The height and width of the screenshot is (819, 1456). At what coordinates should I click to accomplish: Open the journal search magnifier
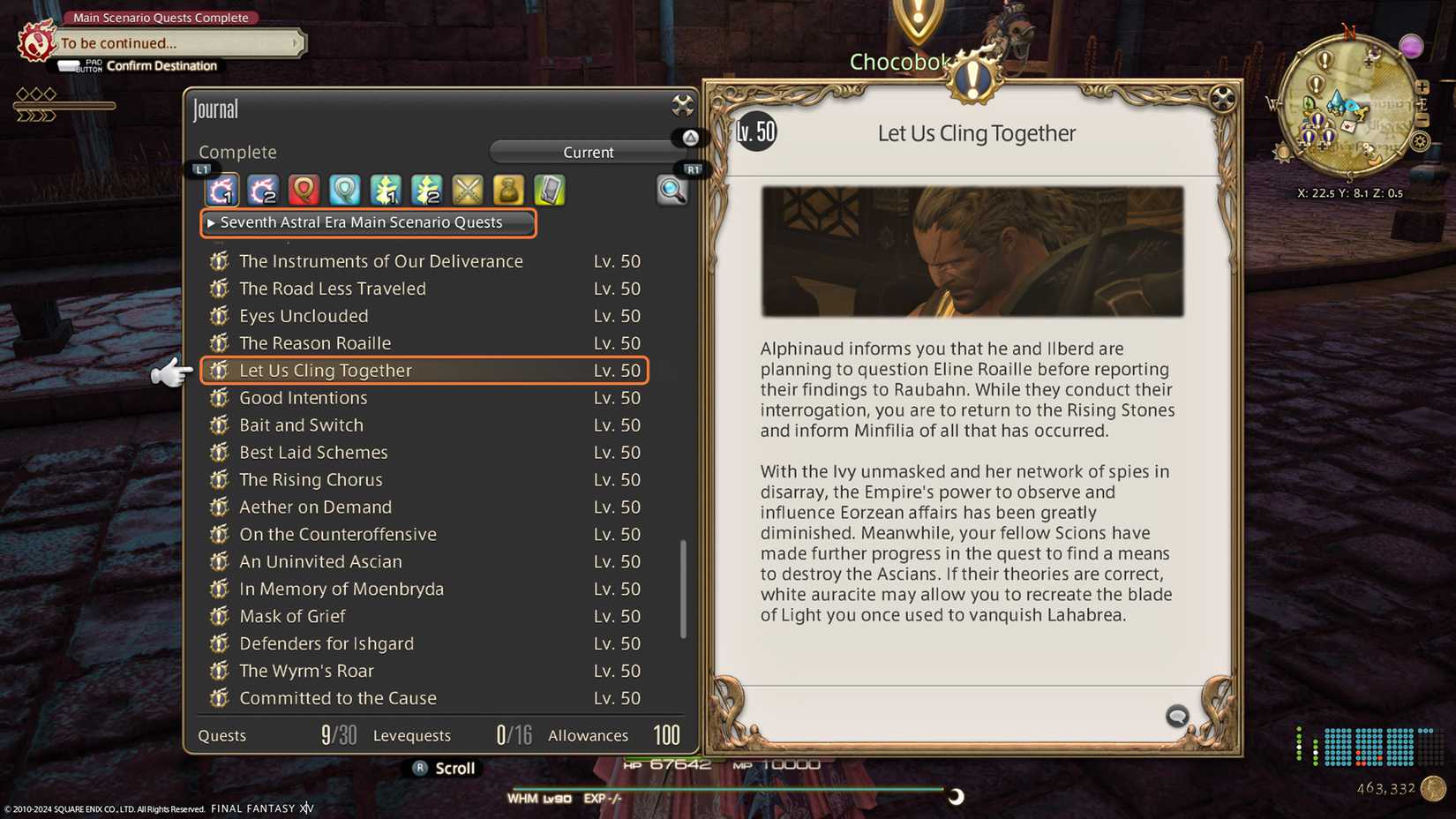tap(672, 191)
